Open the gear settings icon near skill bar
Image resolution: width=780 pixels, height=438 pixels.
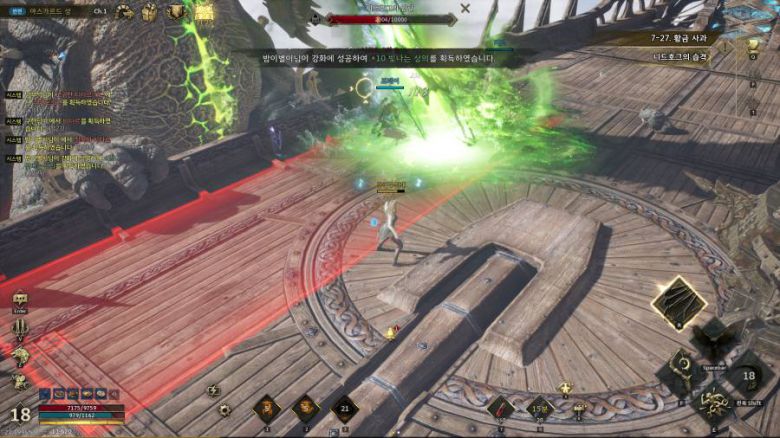click(x=224, y=410)
